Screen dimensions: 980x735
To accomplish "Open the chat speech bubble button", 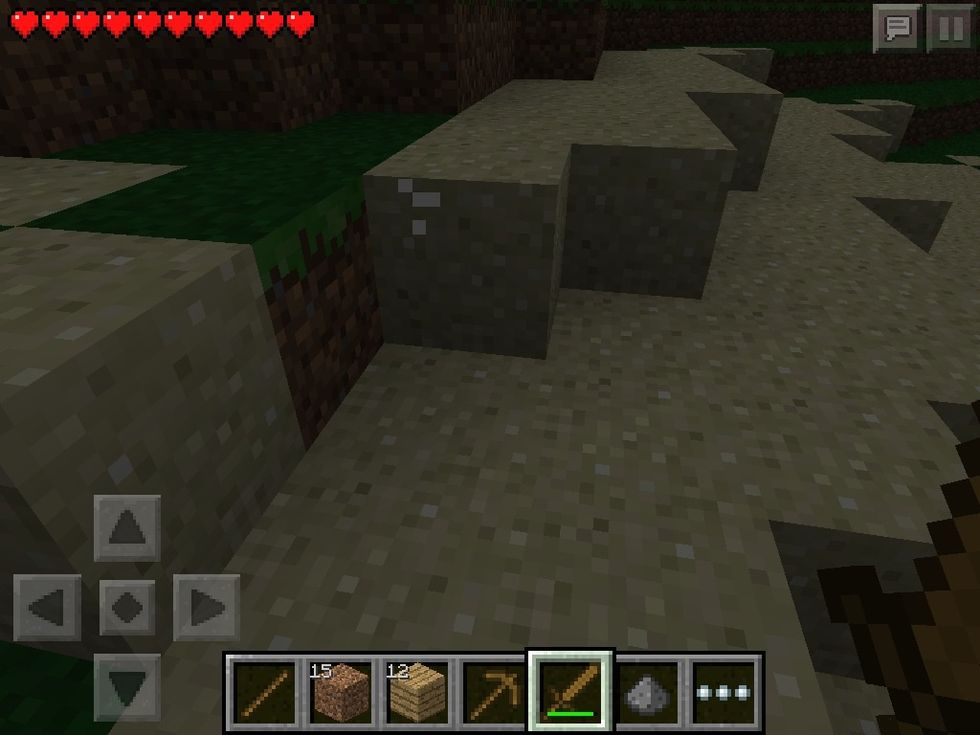I will click(x=896, y=27).
